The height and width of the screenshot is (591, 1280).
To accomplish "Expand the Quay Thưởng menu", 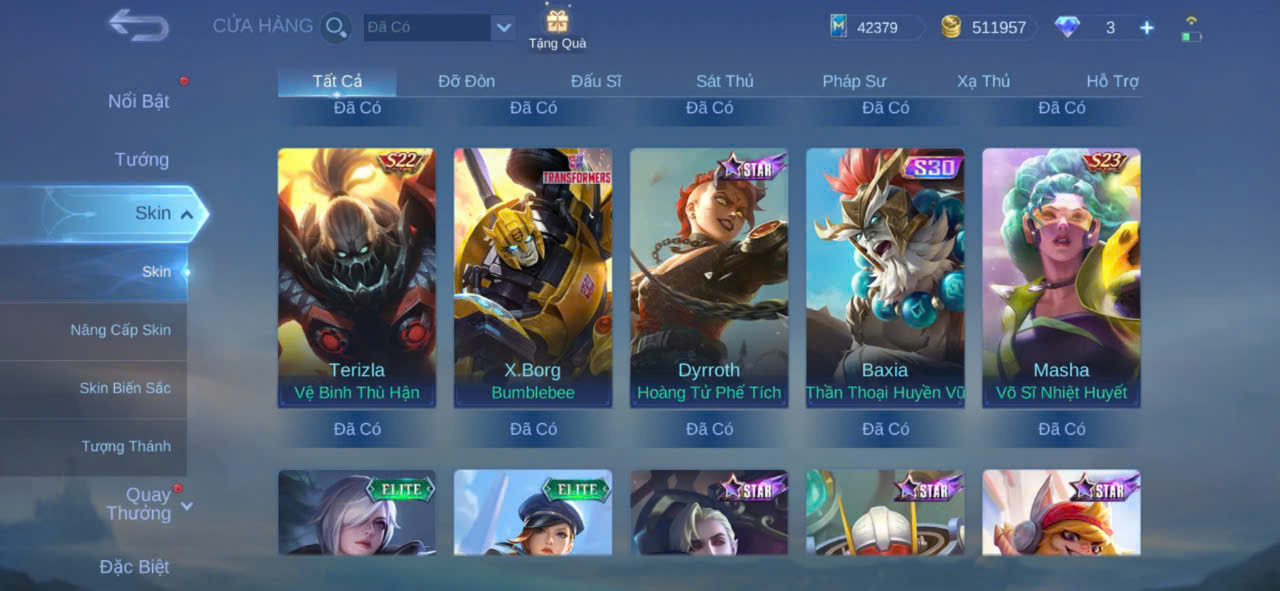I will [148, 504].
